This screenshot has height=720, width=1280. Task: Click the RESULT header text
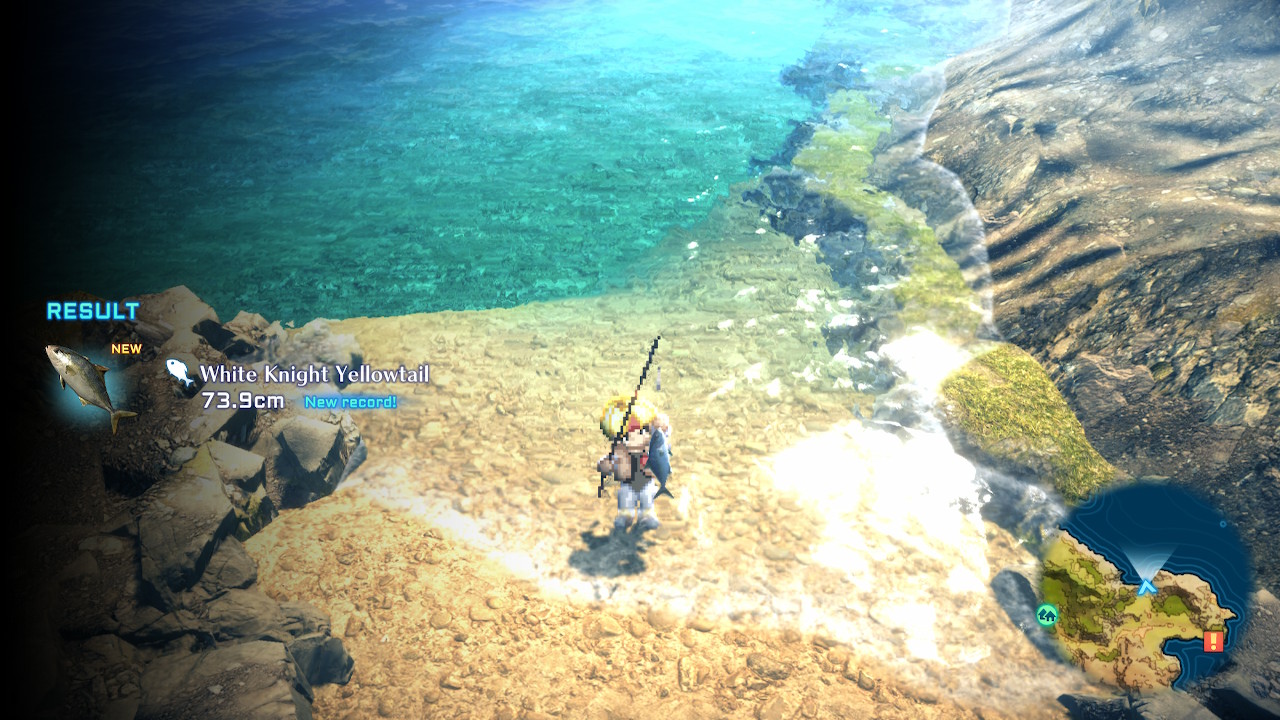(x=93, y=311)
